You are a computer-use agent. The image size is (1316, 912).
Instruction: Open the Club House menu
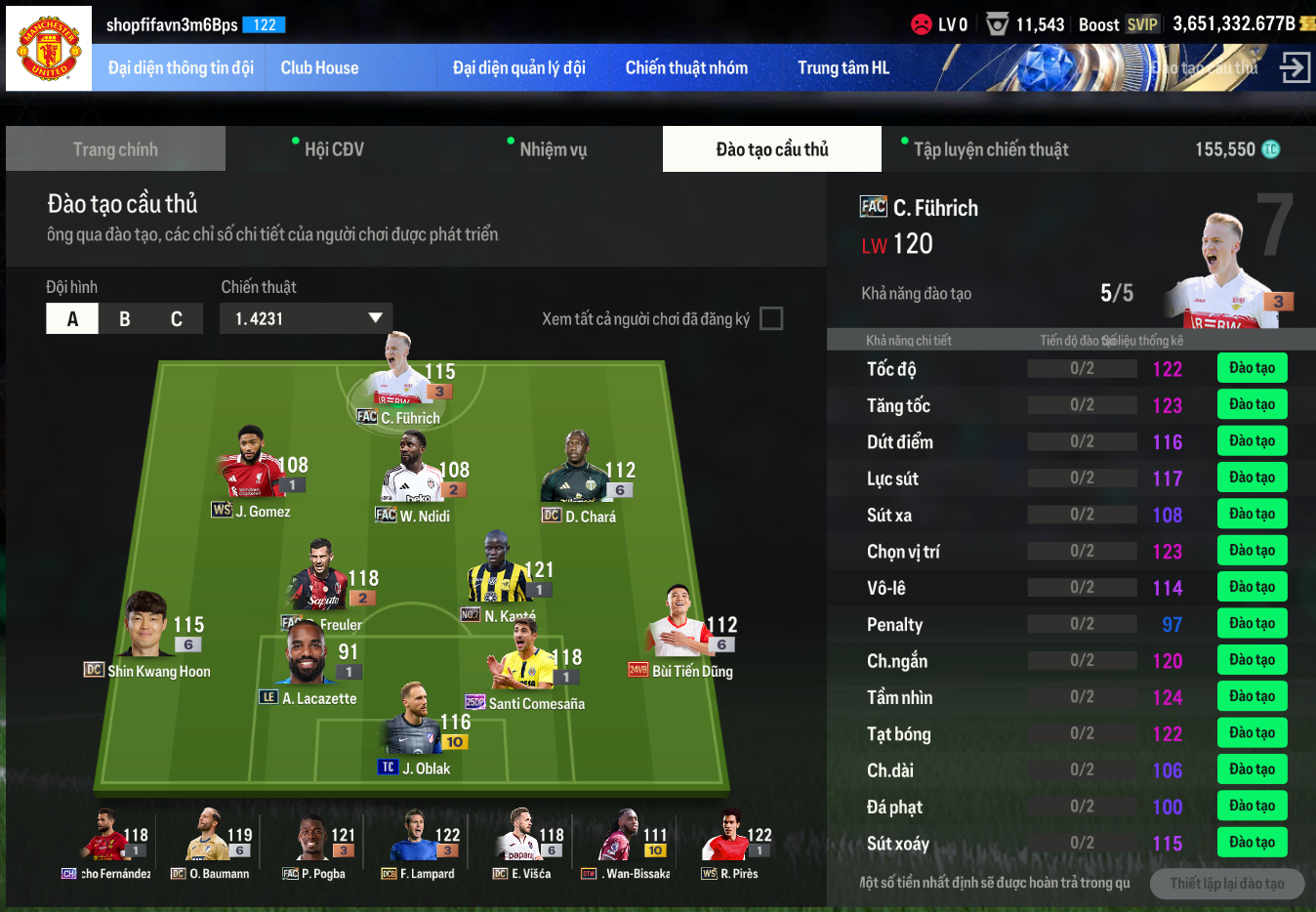(x=319, y=68)
